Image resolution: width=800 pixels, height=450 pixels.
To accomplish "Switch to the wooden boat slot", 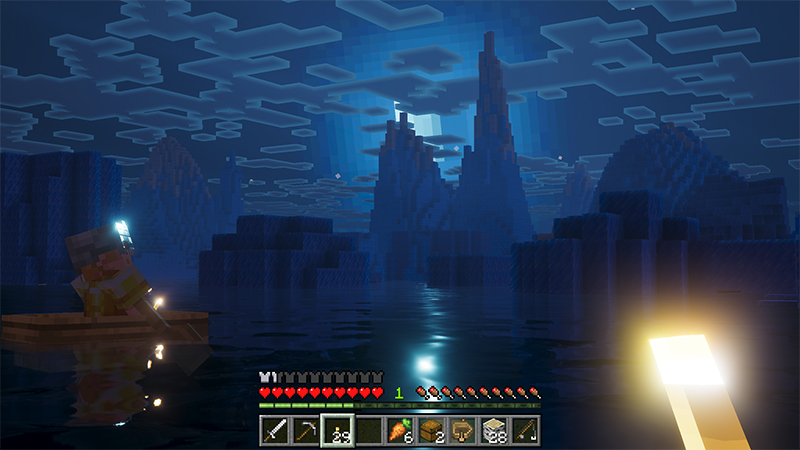I will [x=462, y=430].
